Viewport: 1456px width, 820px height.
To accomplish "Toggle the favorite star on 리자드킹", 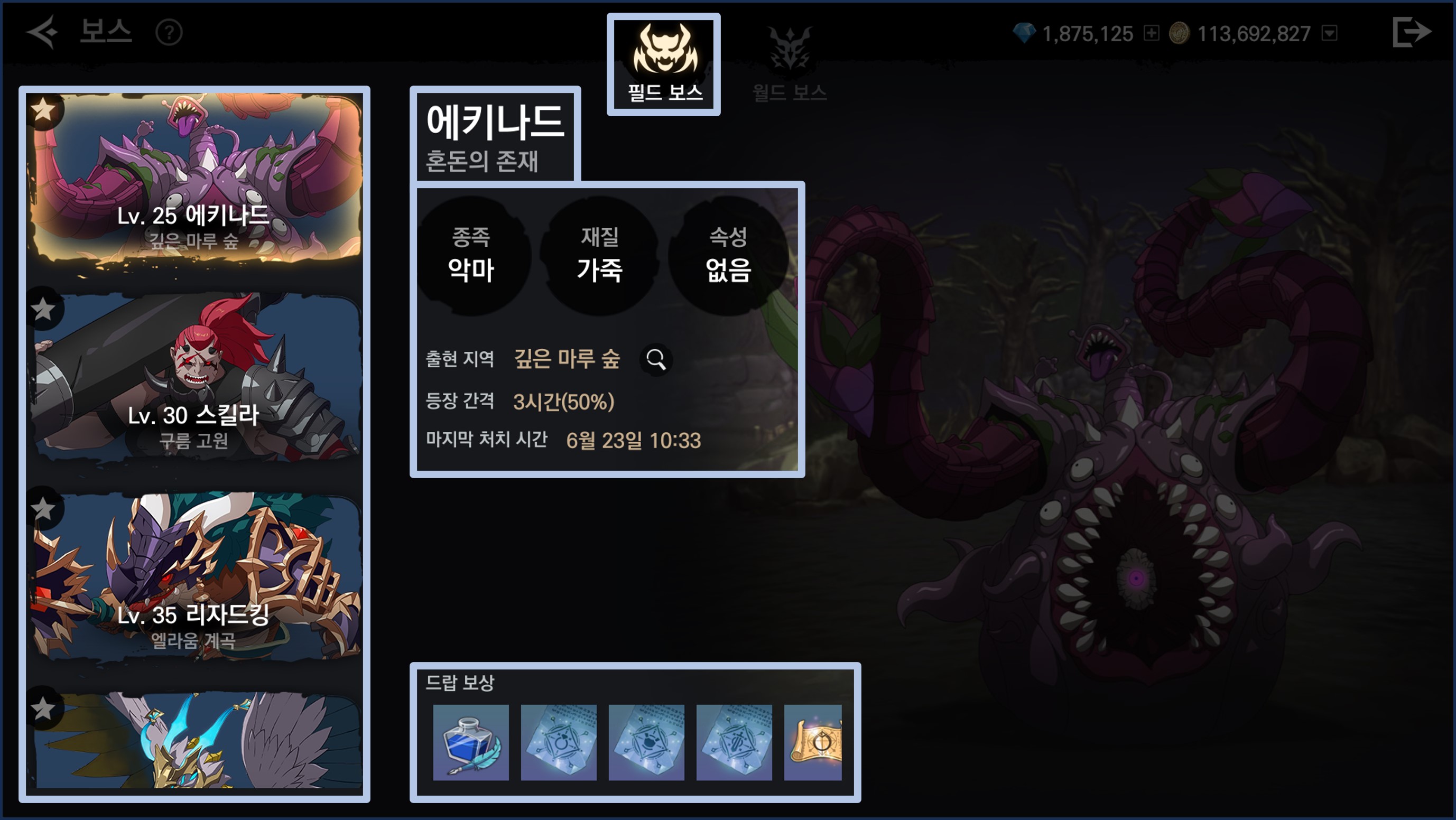I will (x=43, y=509).
